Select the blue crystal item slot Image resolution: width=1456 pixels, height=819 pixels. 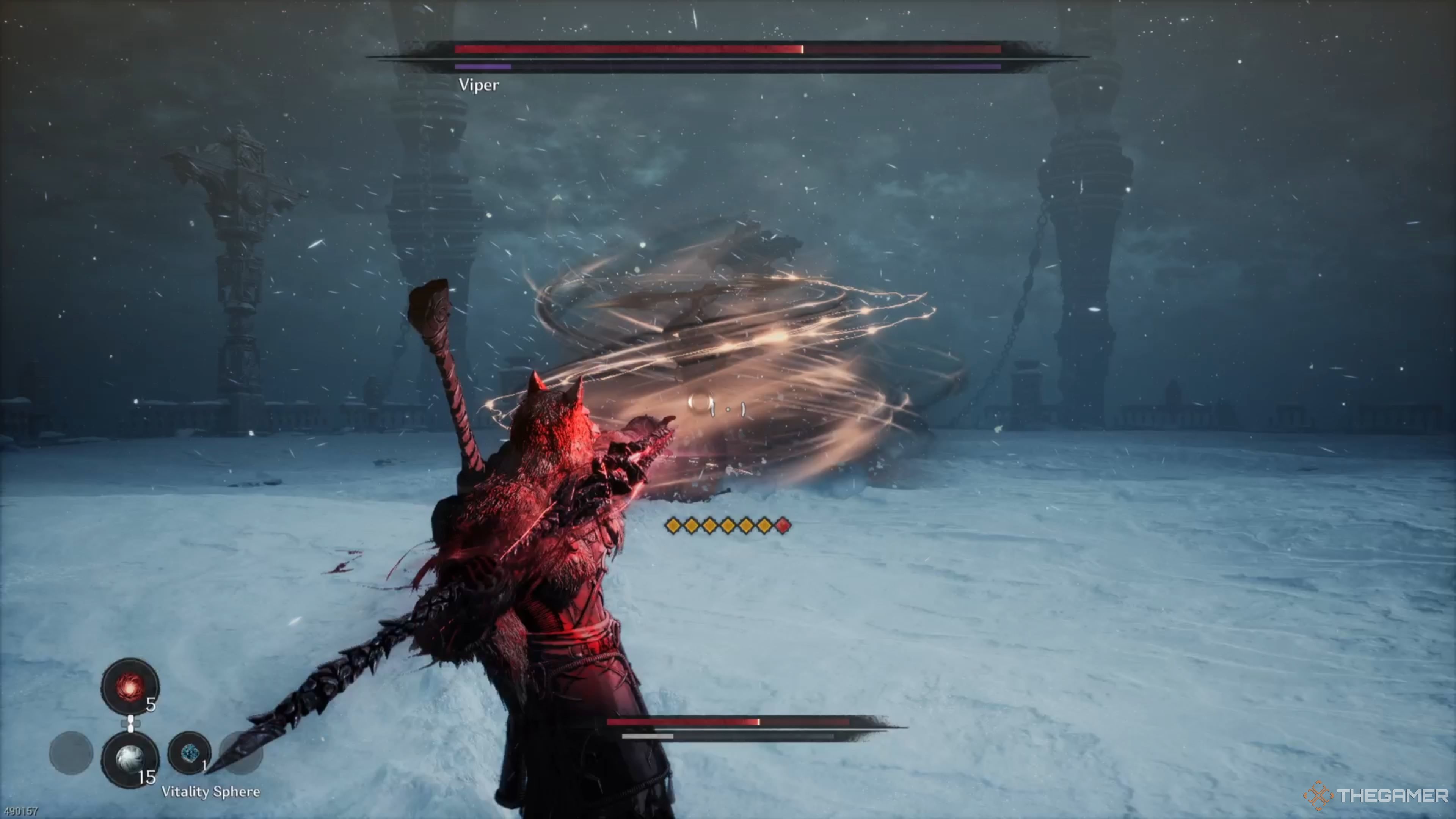click(189, 753)
